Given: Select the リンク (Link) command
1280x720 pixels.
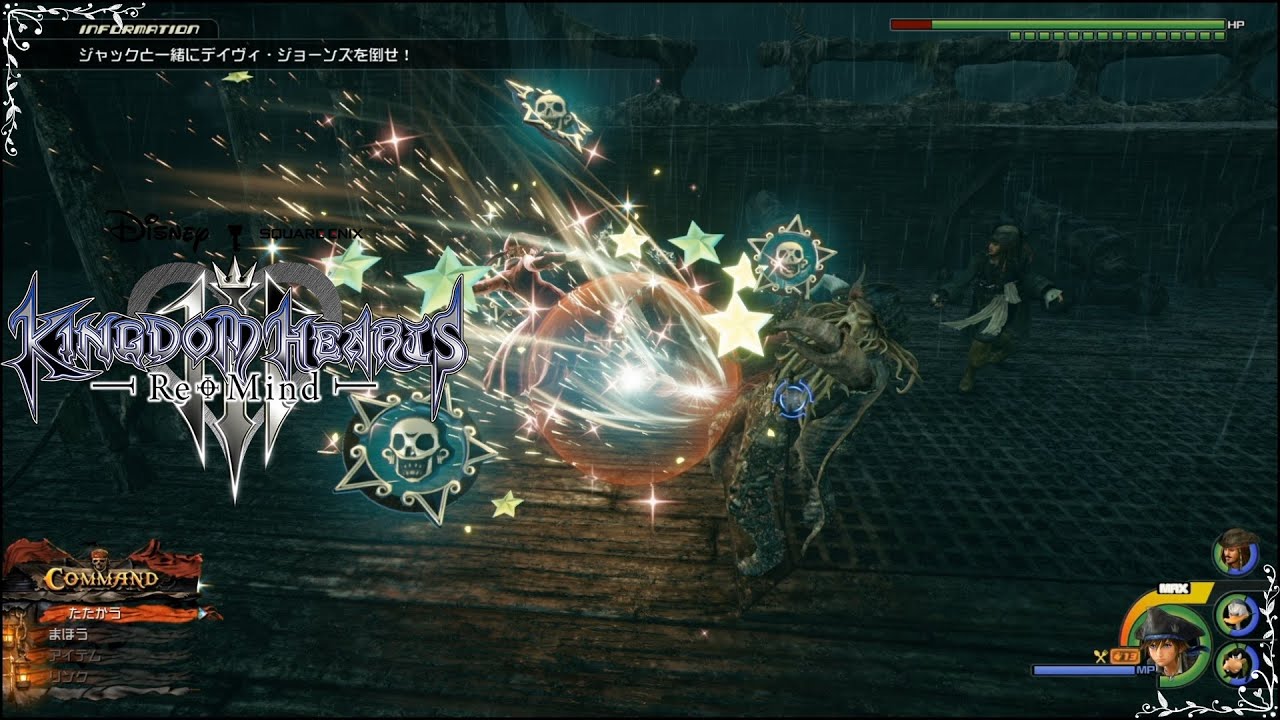Looking at the screenshot, I should [x=70, y=677].
